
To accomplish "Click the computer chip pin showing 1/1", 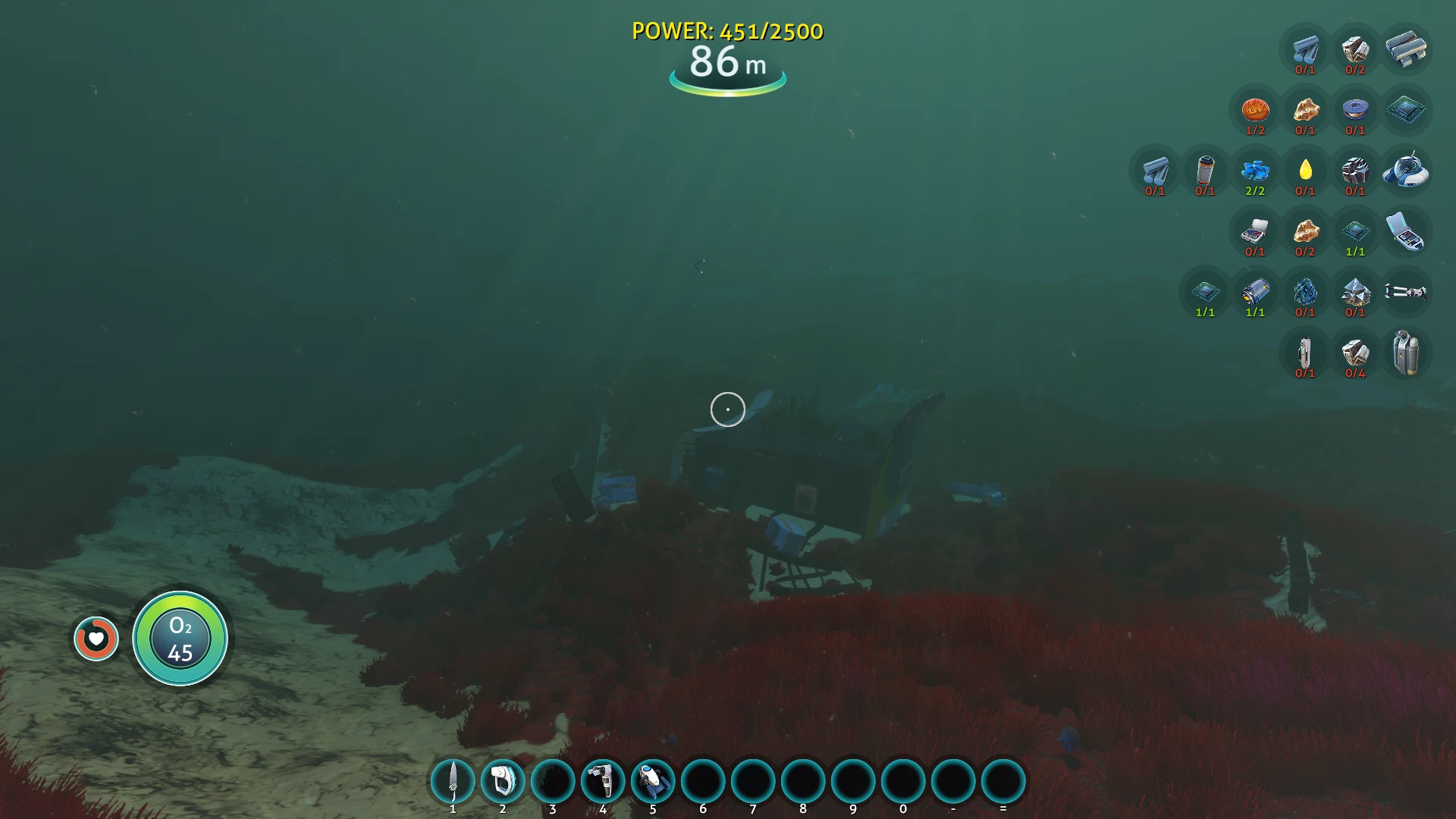I will [x=1356, y=232].
